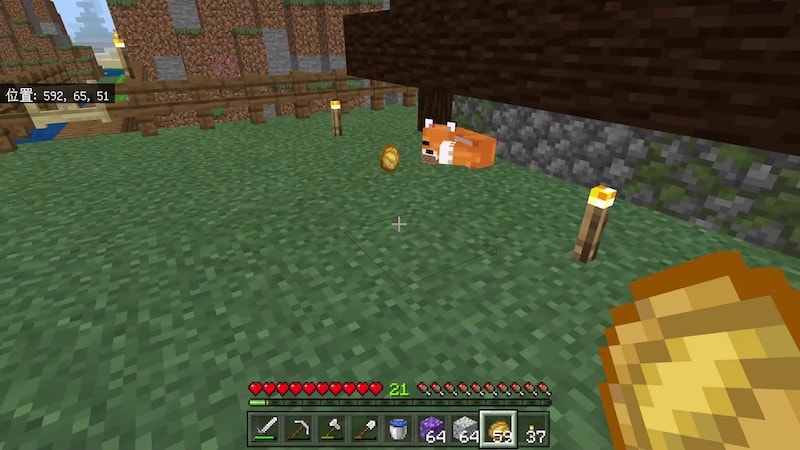Viewport: 800px width, 450px height.
Task: Select the pickaxe in the hotbar
Action: (x=298, y=429)
